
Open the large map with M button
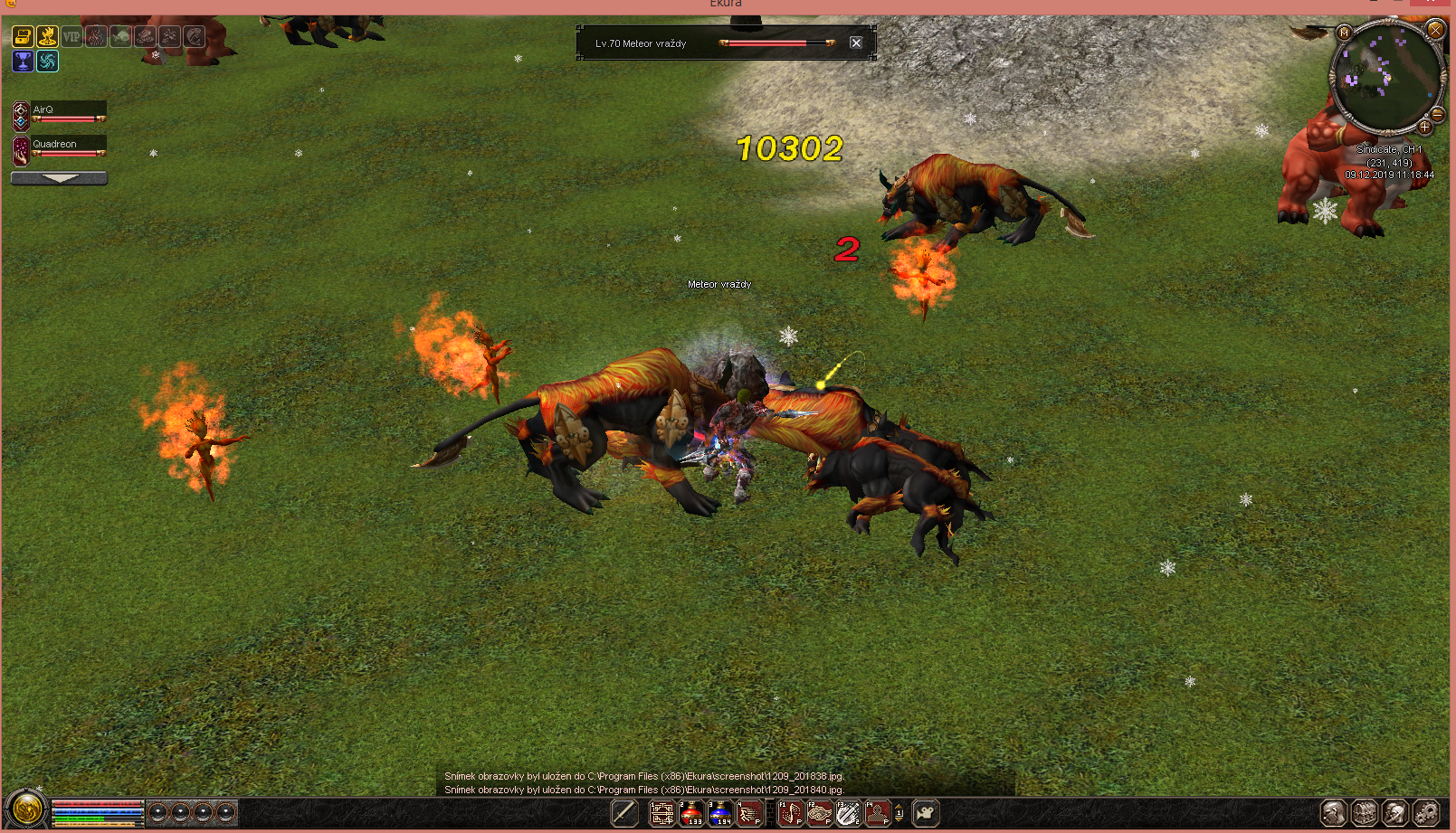(1343, 33)
